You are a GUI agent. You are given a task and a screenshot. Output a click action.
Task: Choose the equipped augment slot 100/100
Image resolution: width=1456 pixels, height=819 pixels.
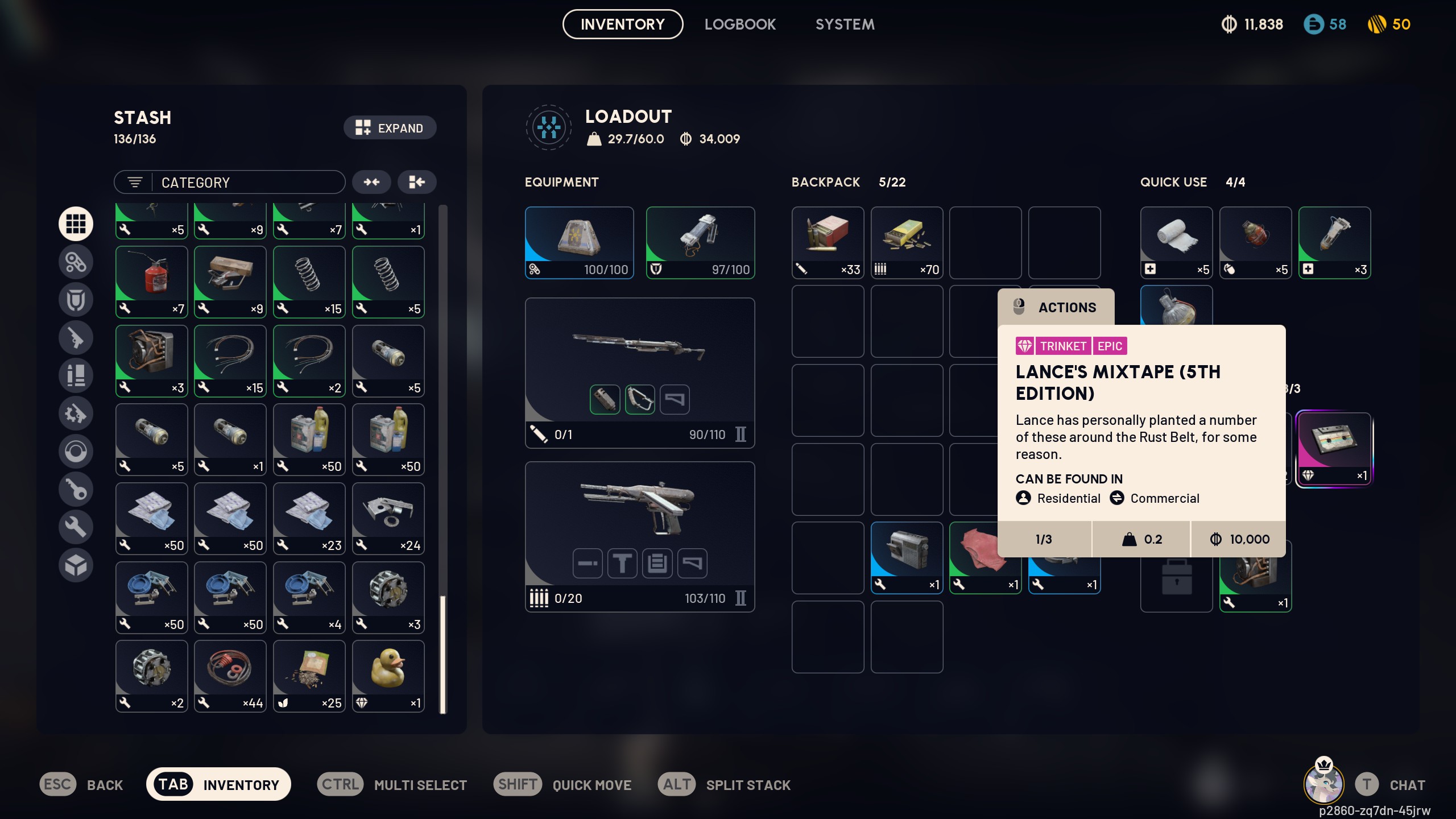(579, 242)
